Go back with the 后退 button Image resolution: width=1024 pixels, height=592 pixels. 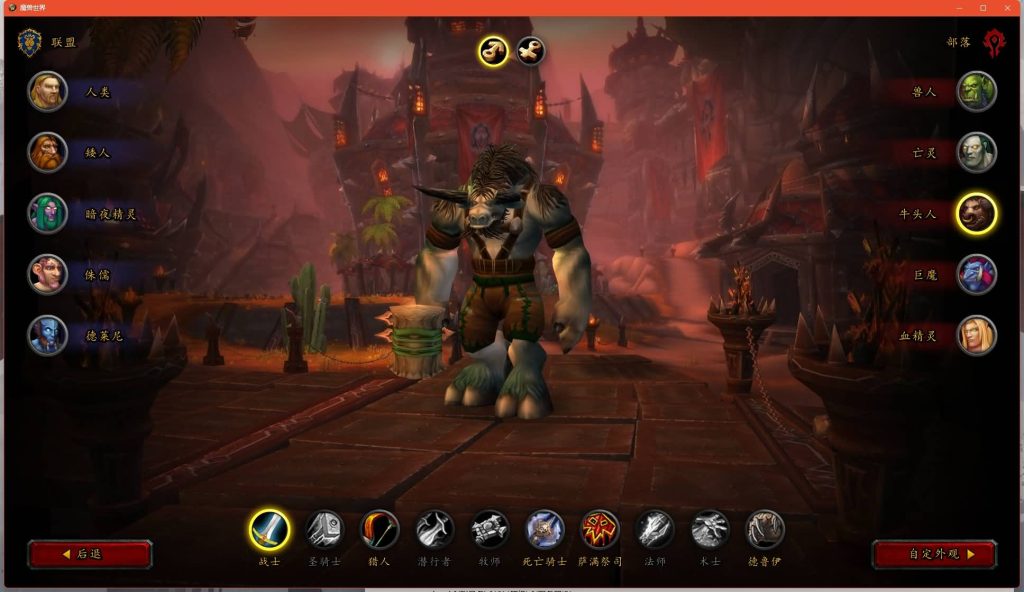[x=90, y=554]
